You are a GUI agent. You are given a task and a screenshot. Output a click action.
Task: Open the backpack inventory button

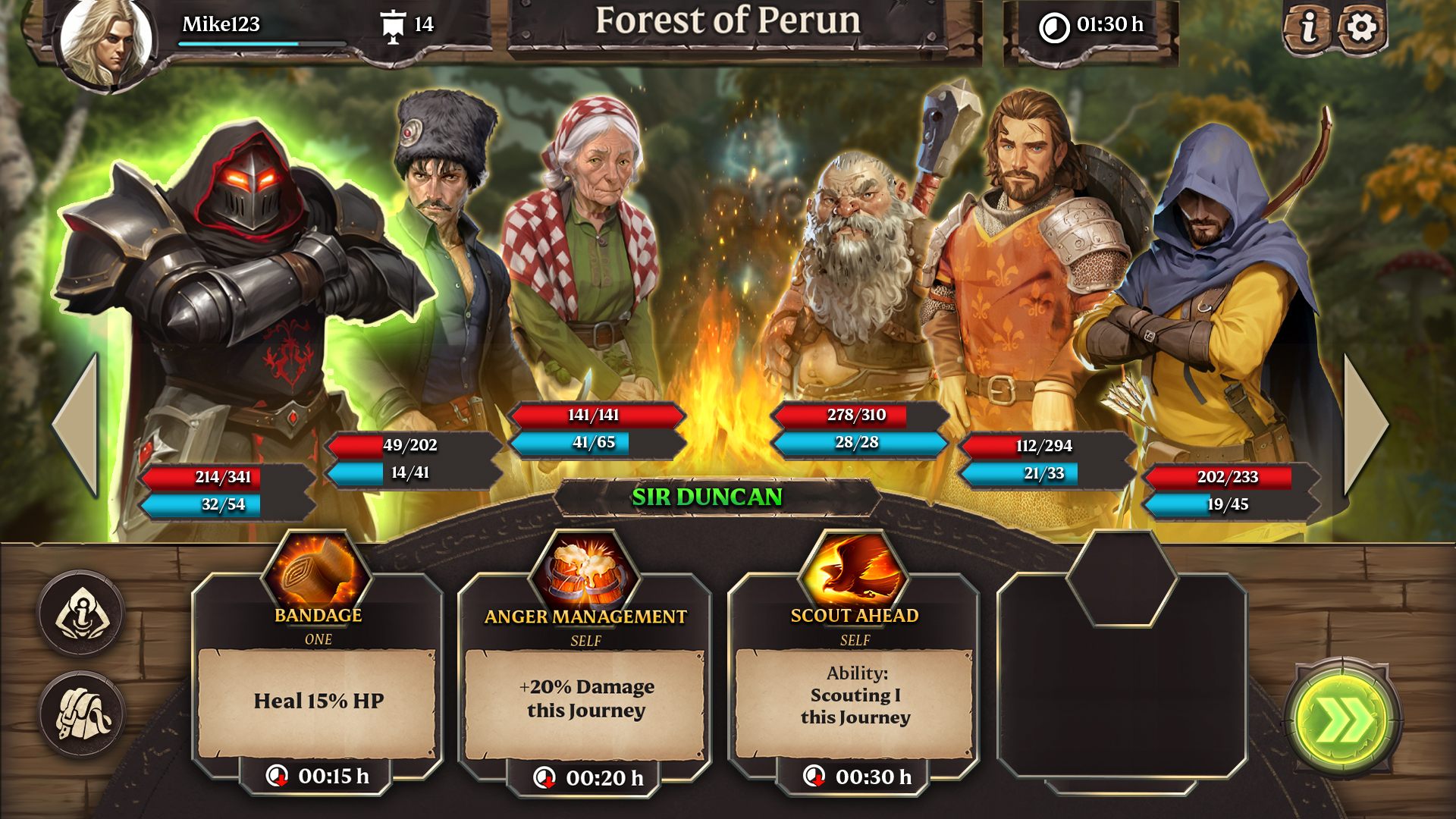82,714
